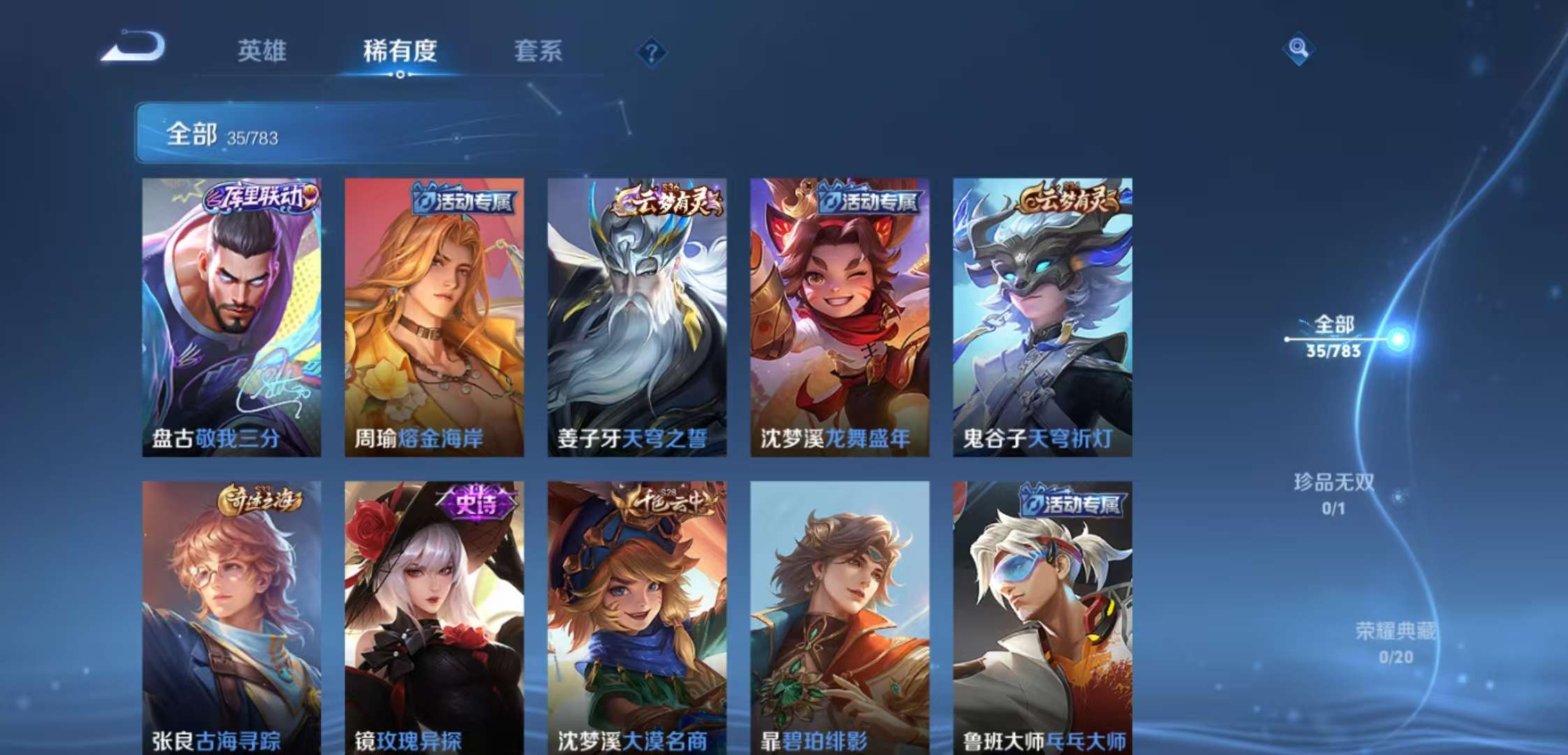Click the help question mark icon
Viewport: 1568px width, 755px height.
tap(652, 50)
